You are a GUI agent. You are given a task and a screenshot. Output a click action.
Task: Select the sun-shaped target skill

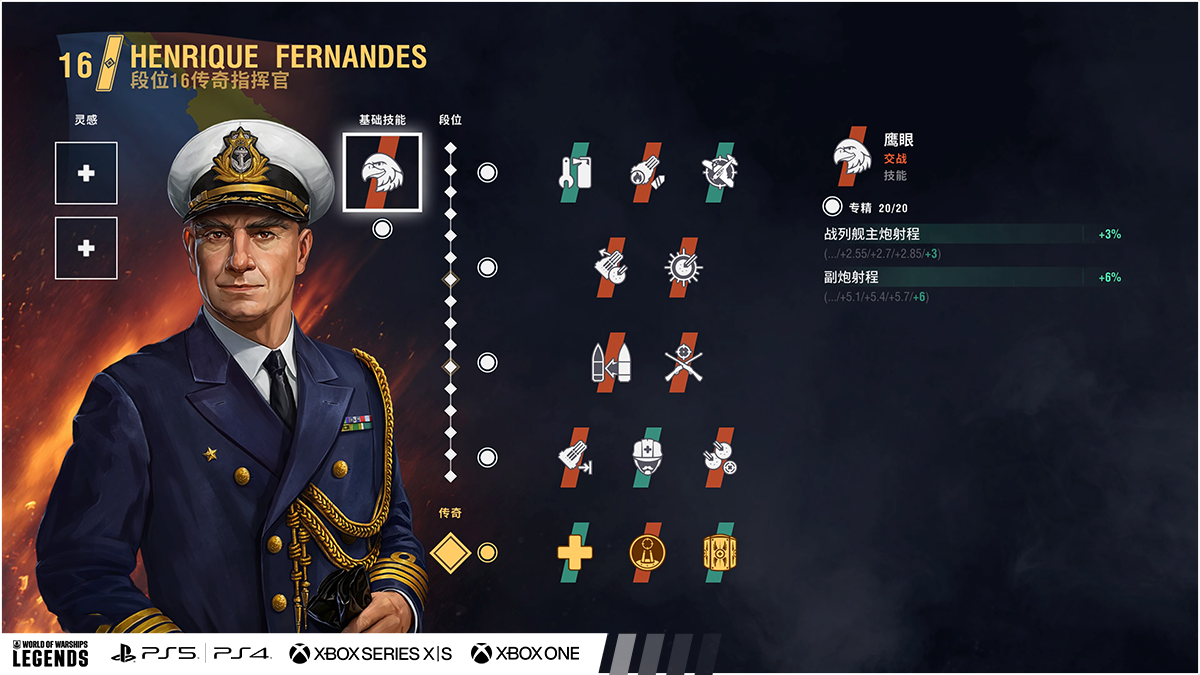point(683,268)
